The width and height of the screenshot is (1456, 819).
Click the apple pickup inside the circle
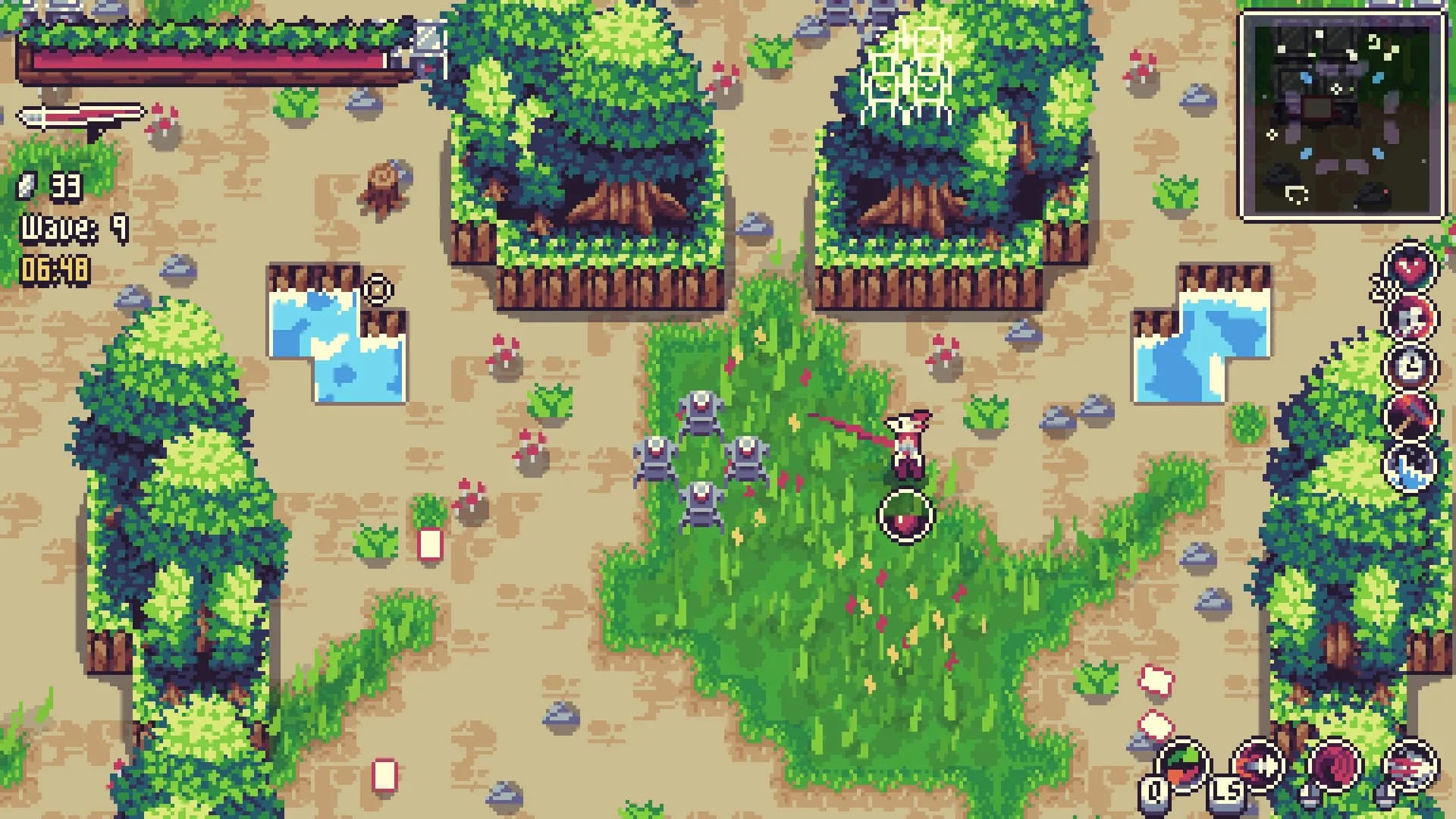click(x=907, y=516)
